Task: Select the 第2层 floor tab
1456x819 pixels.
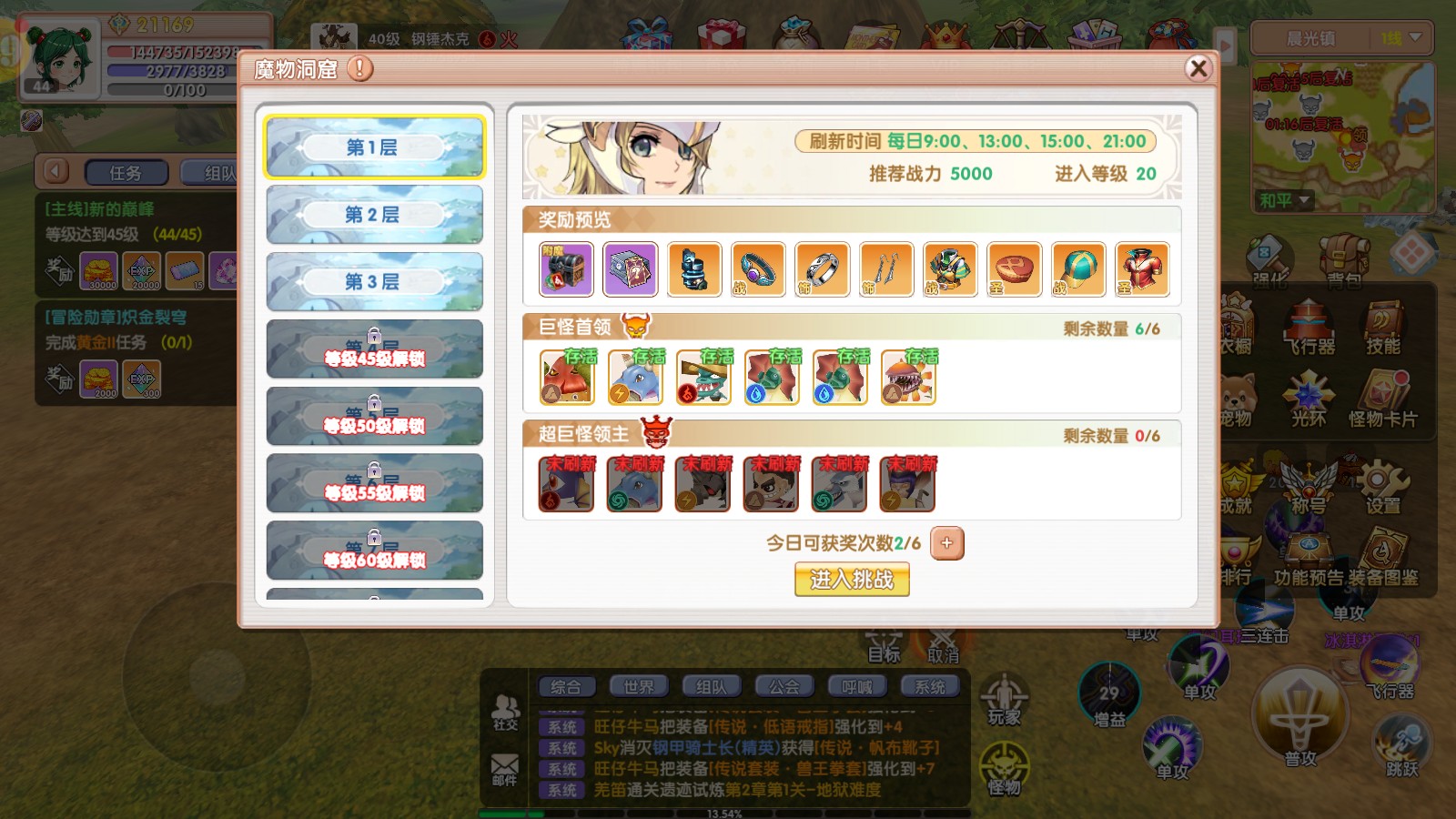Action: [373, 215]
